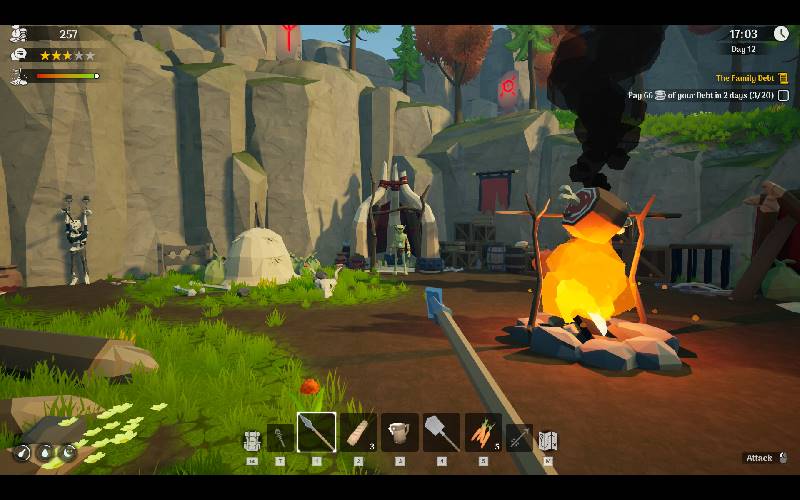The height and width of the screenshot is (500, 800).
Task: Click the clock icon by the time
Action: (780, 34)
